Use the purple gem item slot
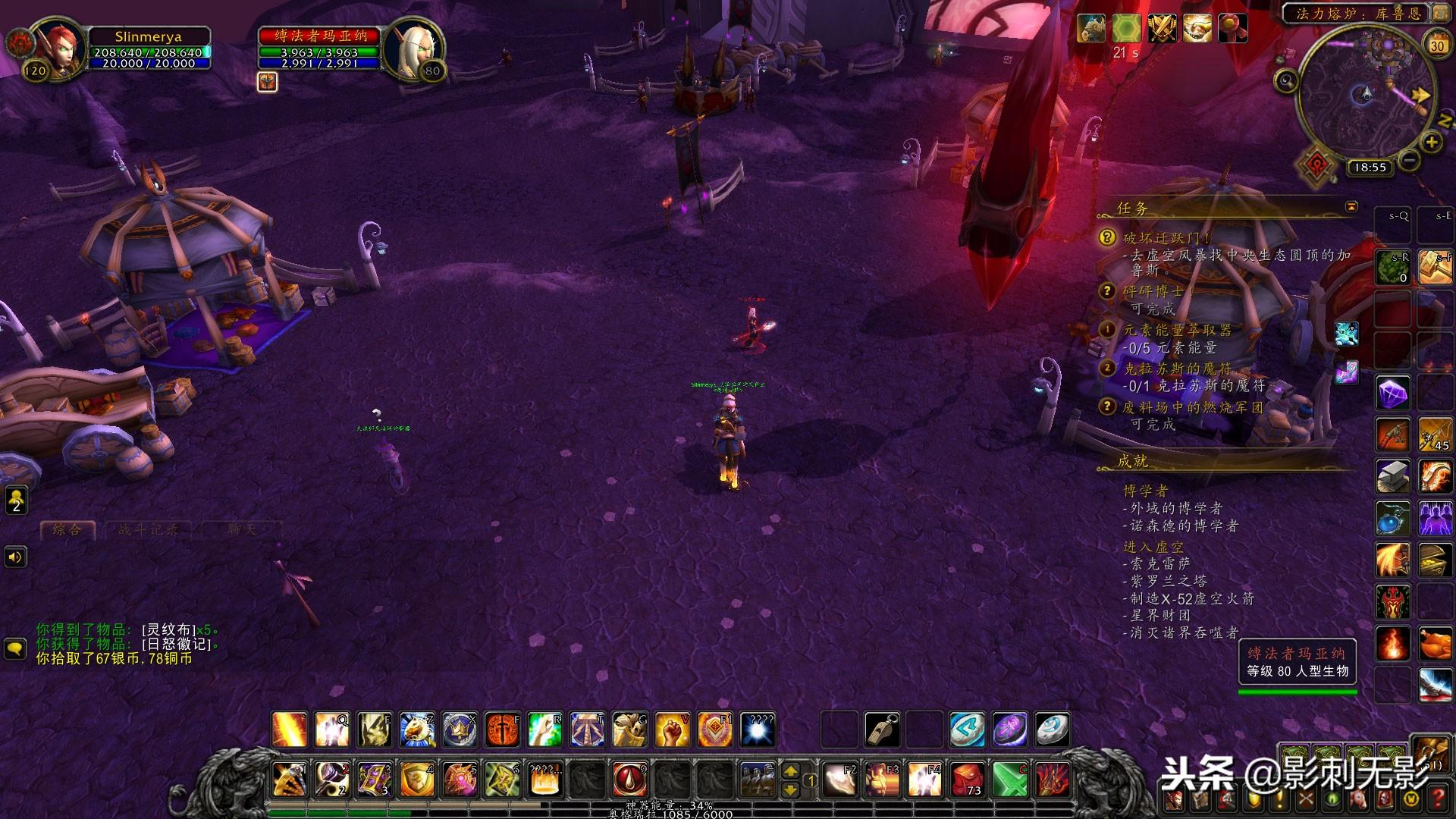This screenshot has width=1456, height=819. coord(1393,394)
